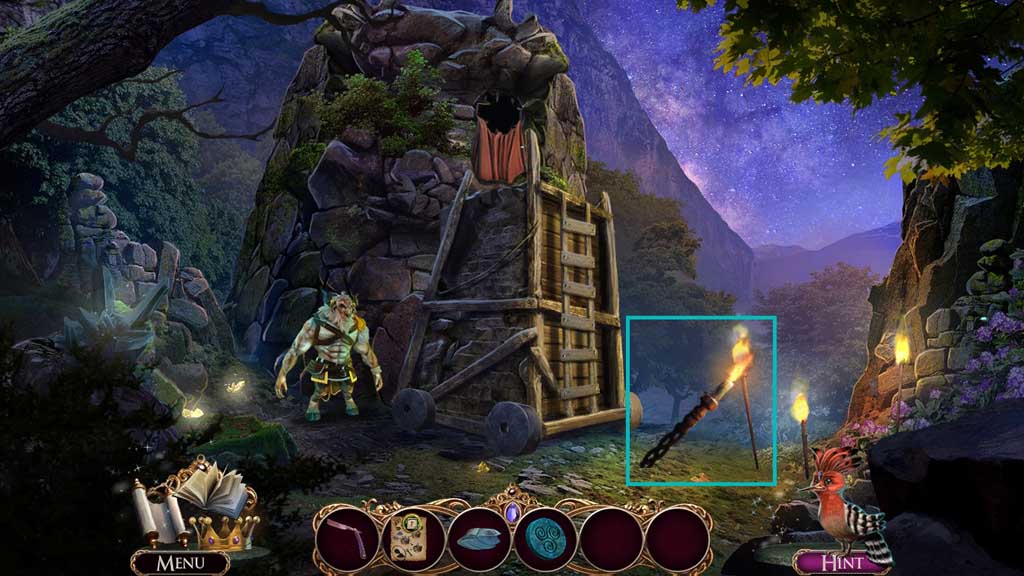Viewport: 1024px width, 576px height.
Task: Click the purple gem above the inventory
Action: tap(513, 510)
